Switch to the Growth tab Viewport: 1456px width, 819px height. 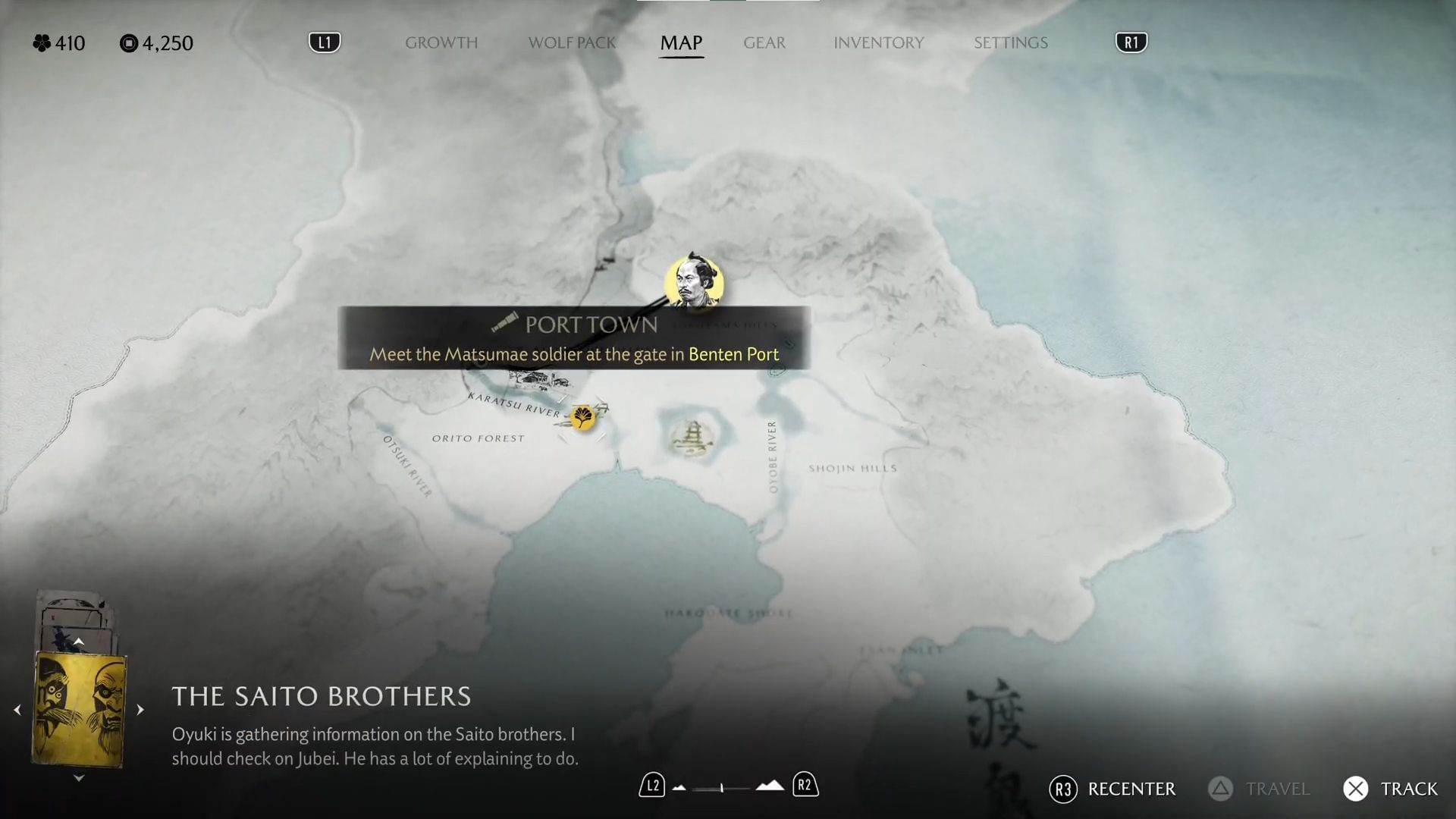click(x=441, y=42)
